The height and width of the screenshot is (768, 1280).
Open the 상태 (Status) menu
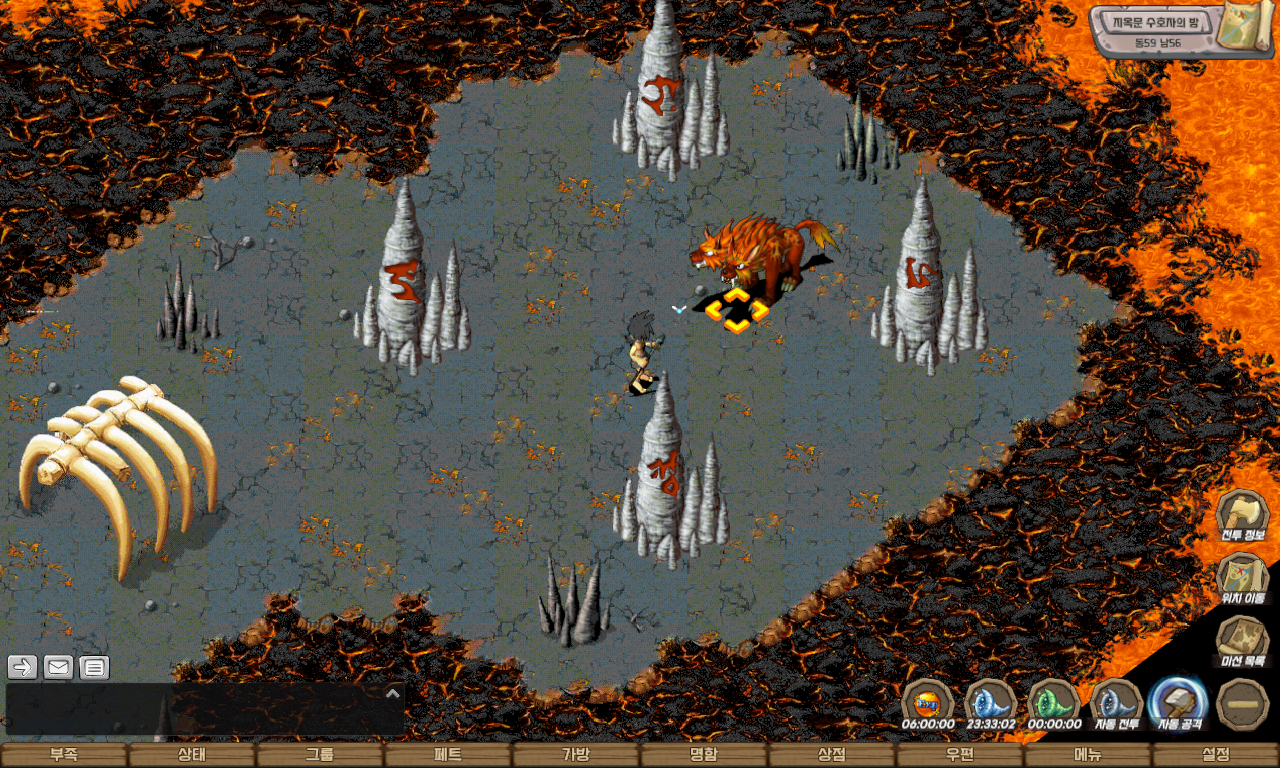[x=192, y=755]
